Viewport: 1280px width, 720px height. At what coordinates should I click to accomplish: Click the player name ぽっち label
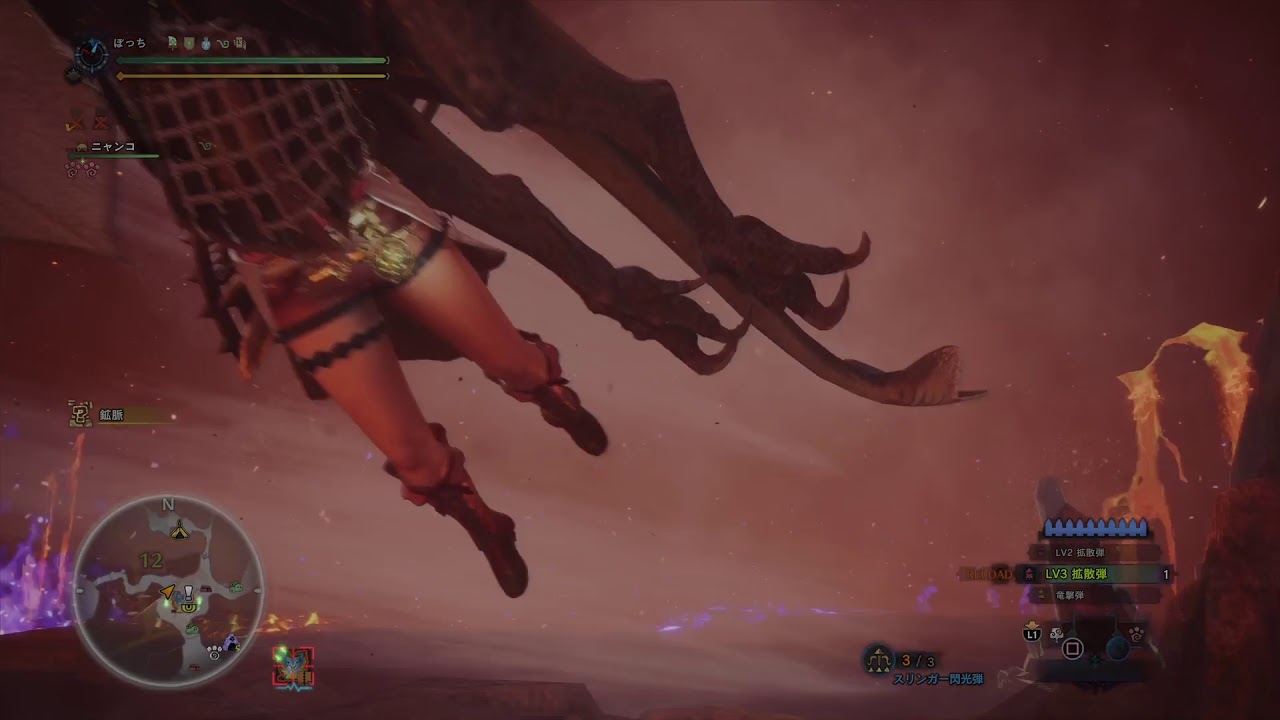coord(128,44)
